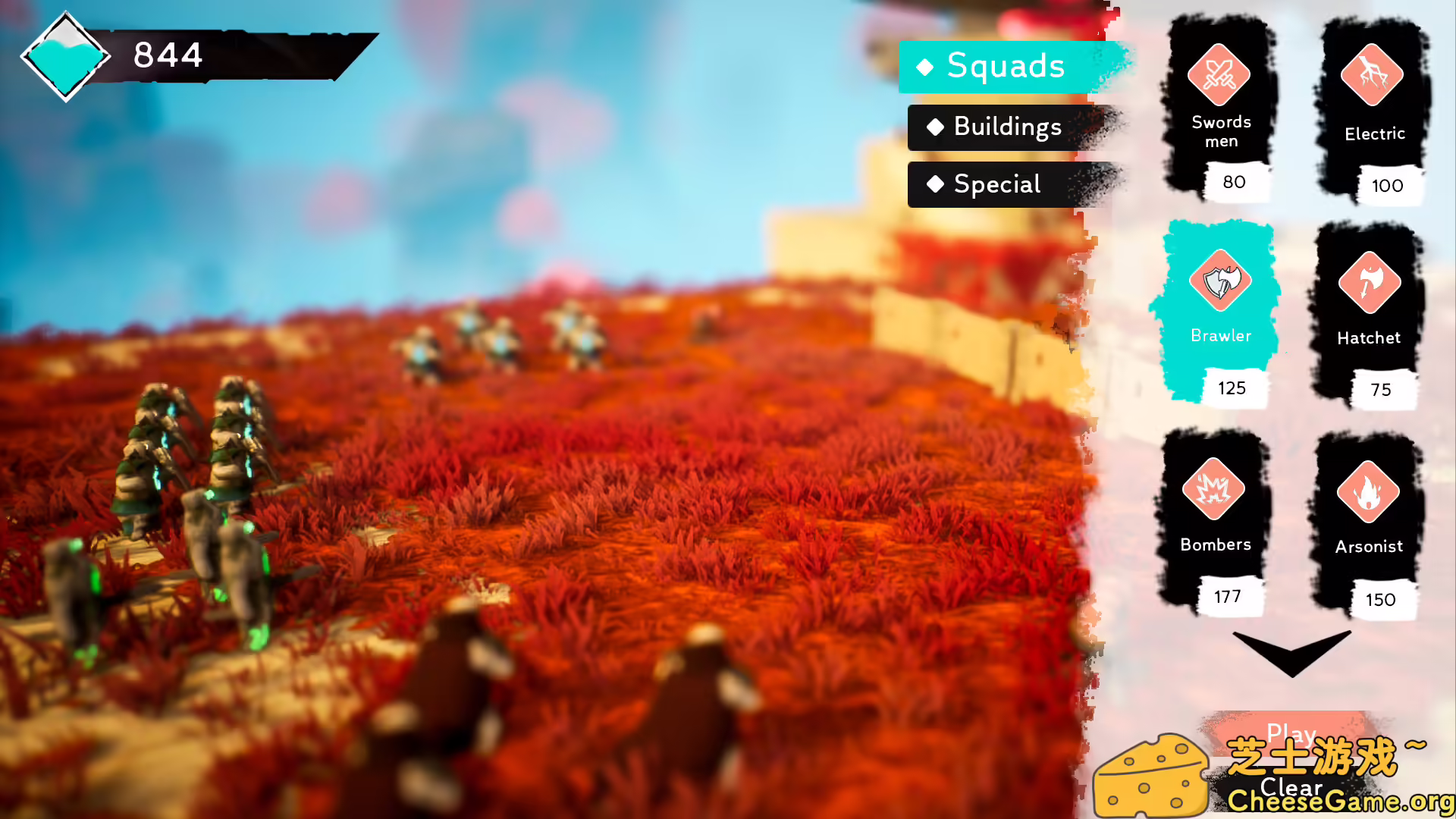Toggle the Arsonist squad selection on

(x=1367, y=523)
